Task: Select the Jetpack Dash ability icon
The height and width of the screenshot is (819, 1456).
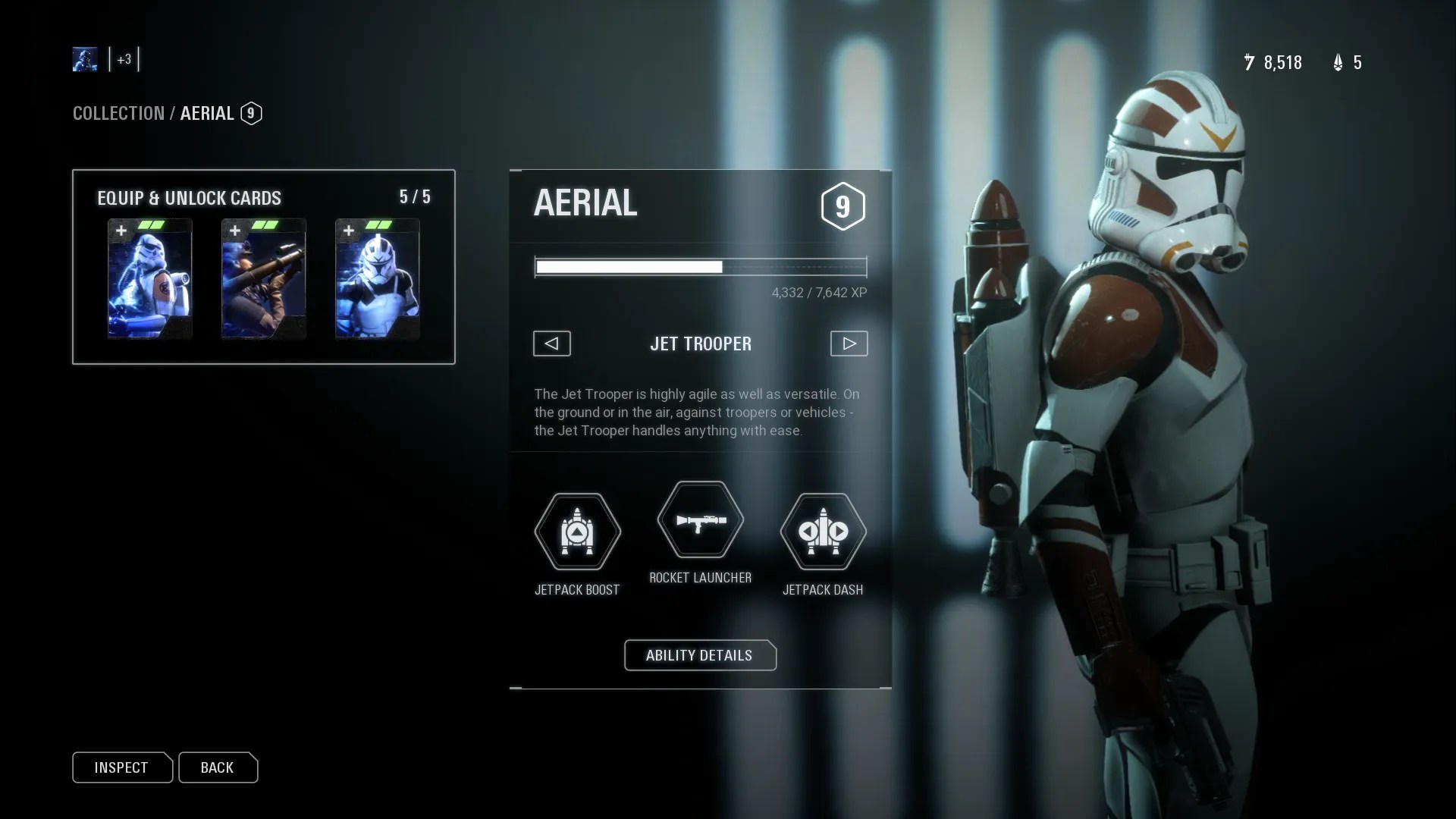Action: click(x=824, y=532)
